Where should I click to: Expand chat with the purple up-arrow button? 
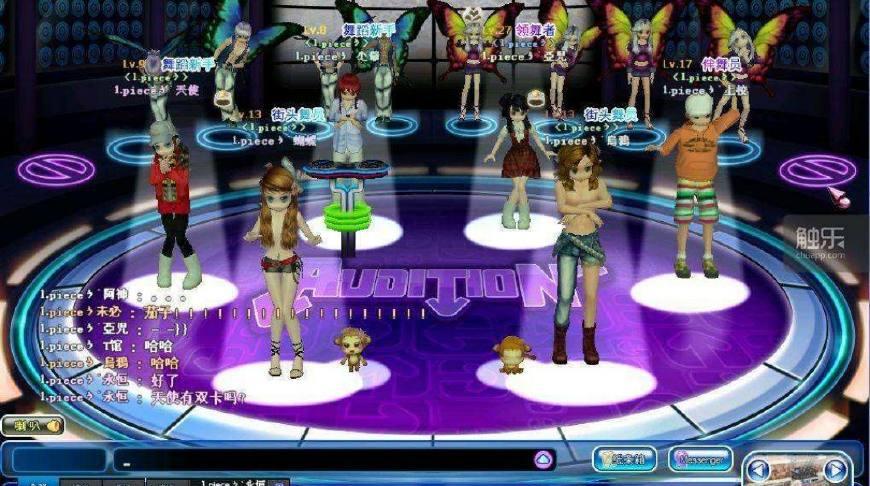click(543, 459)
